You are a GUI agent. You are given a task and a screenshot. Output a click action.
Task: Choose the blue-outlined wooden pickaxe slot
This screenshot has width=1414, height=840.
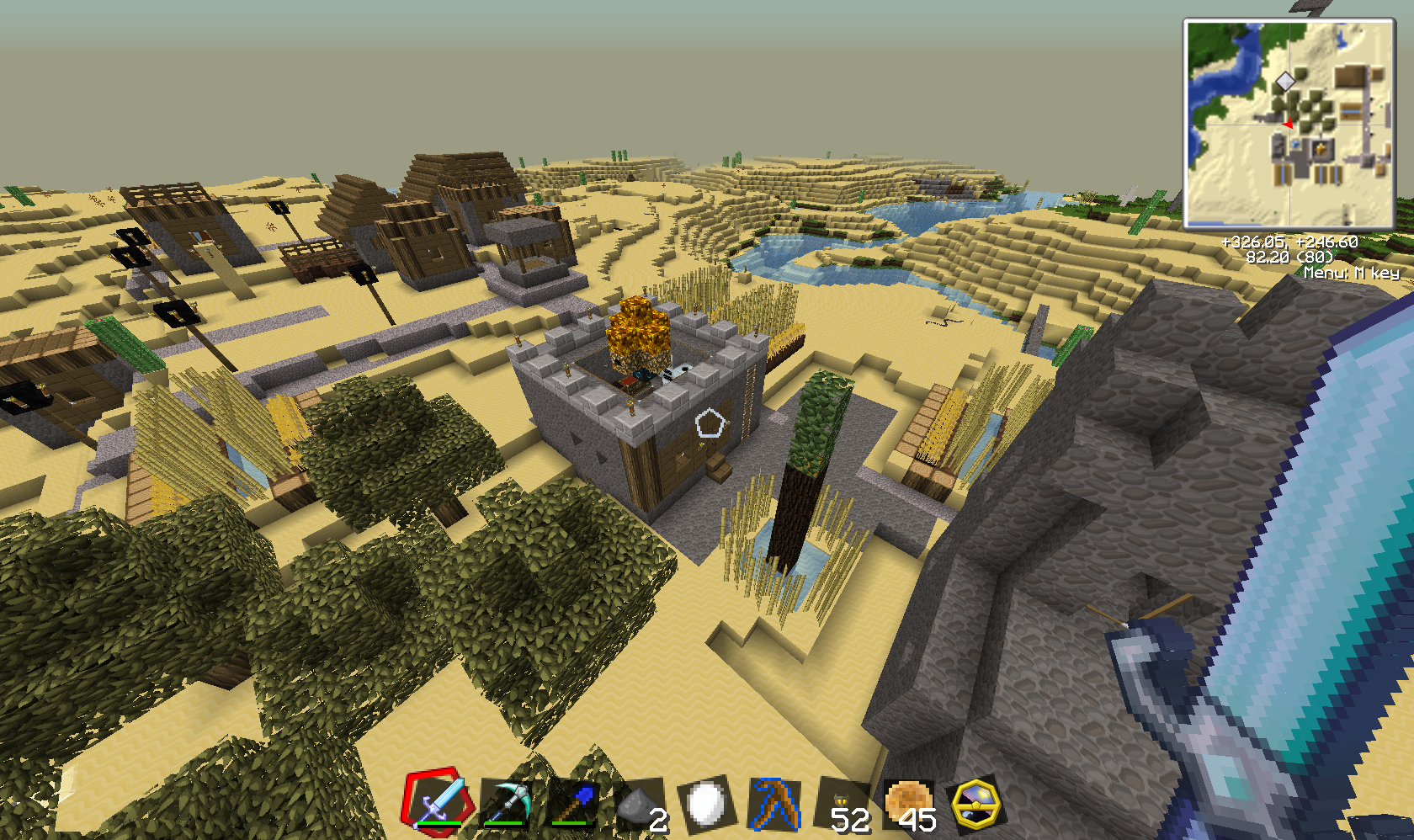774,804
